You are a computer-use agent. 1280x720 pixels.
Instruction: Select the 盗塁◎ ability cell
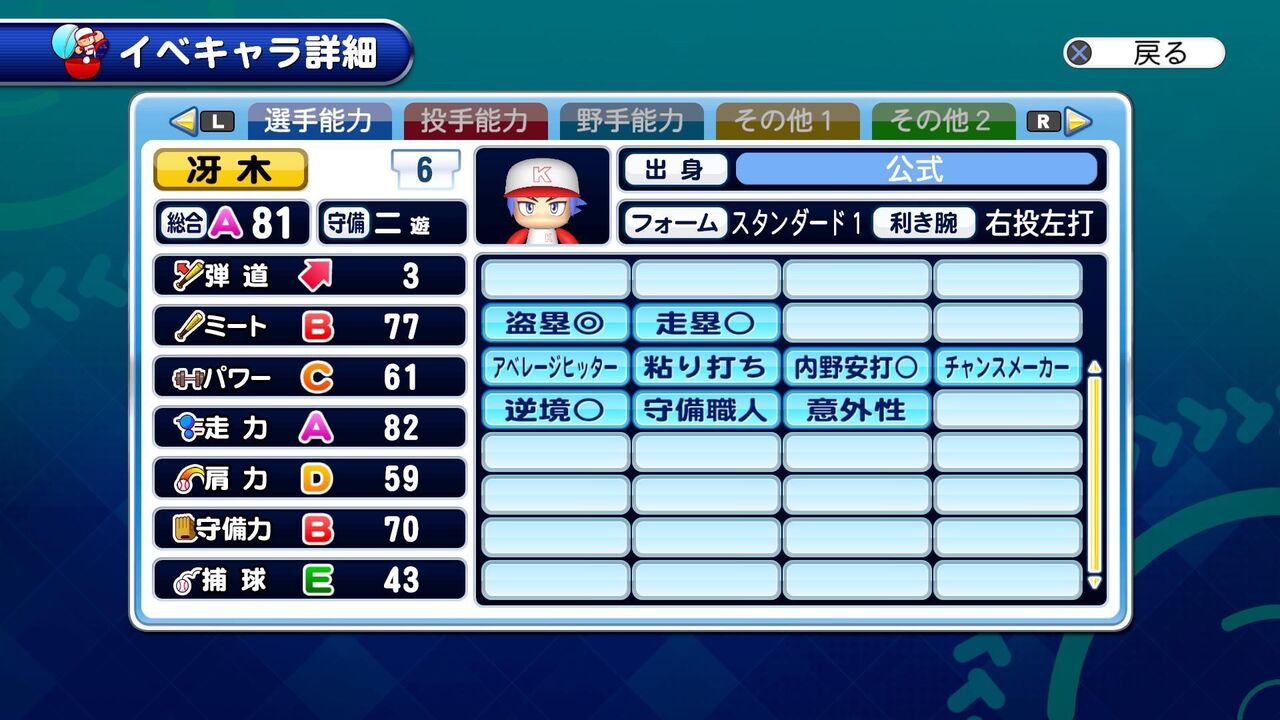click(x=556, y=323)
